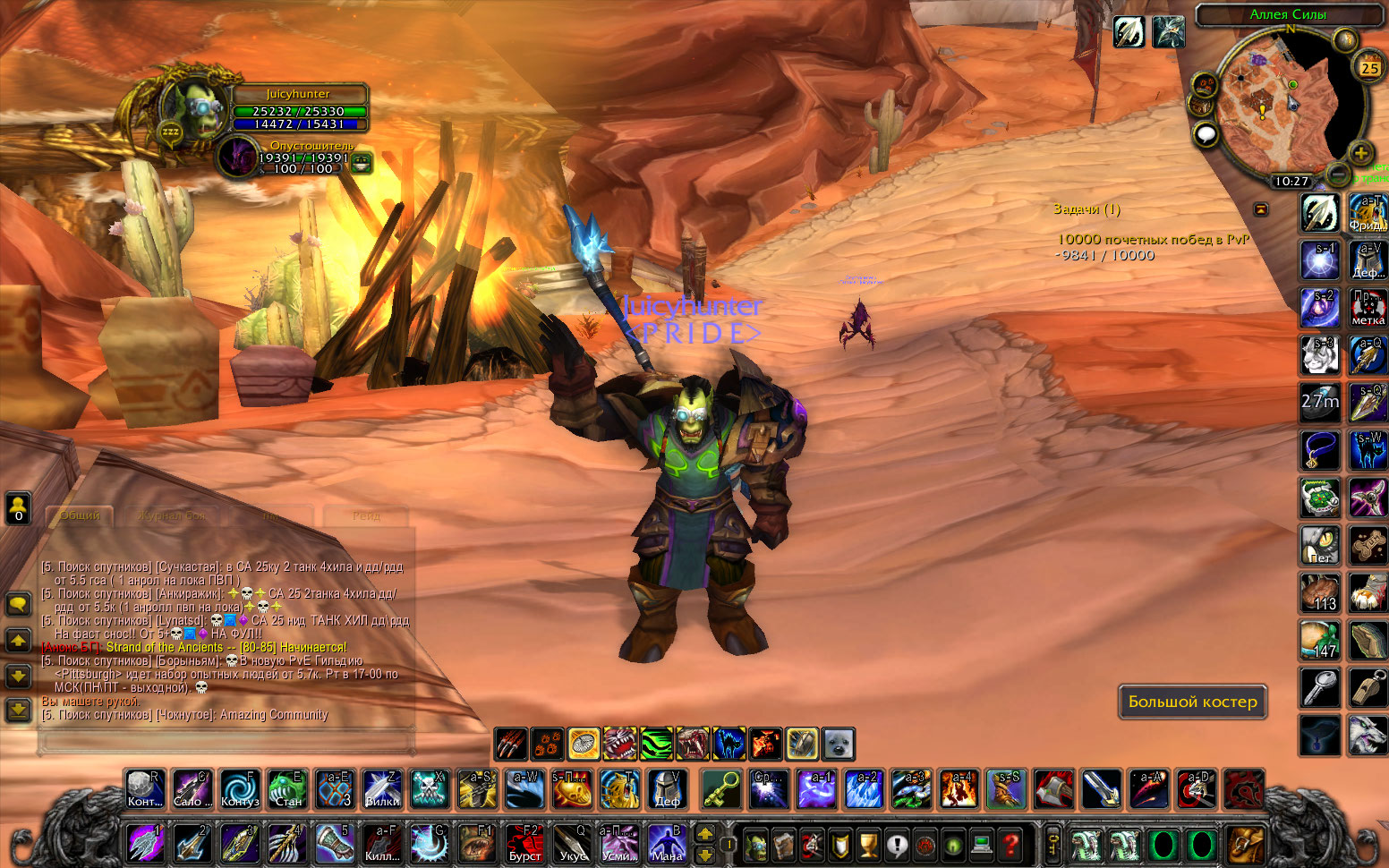
Task: Use the Мана ability on action bar
Action: pyautogui.click(x=666, y=843)
